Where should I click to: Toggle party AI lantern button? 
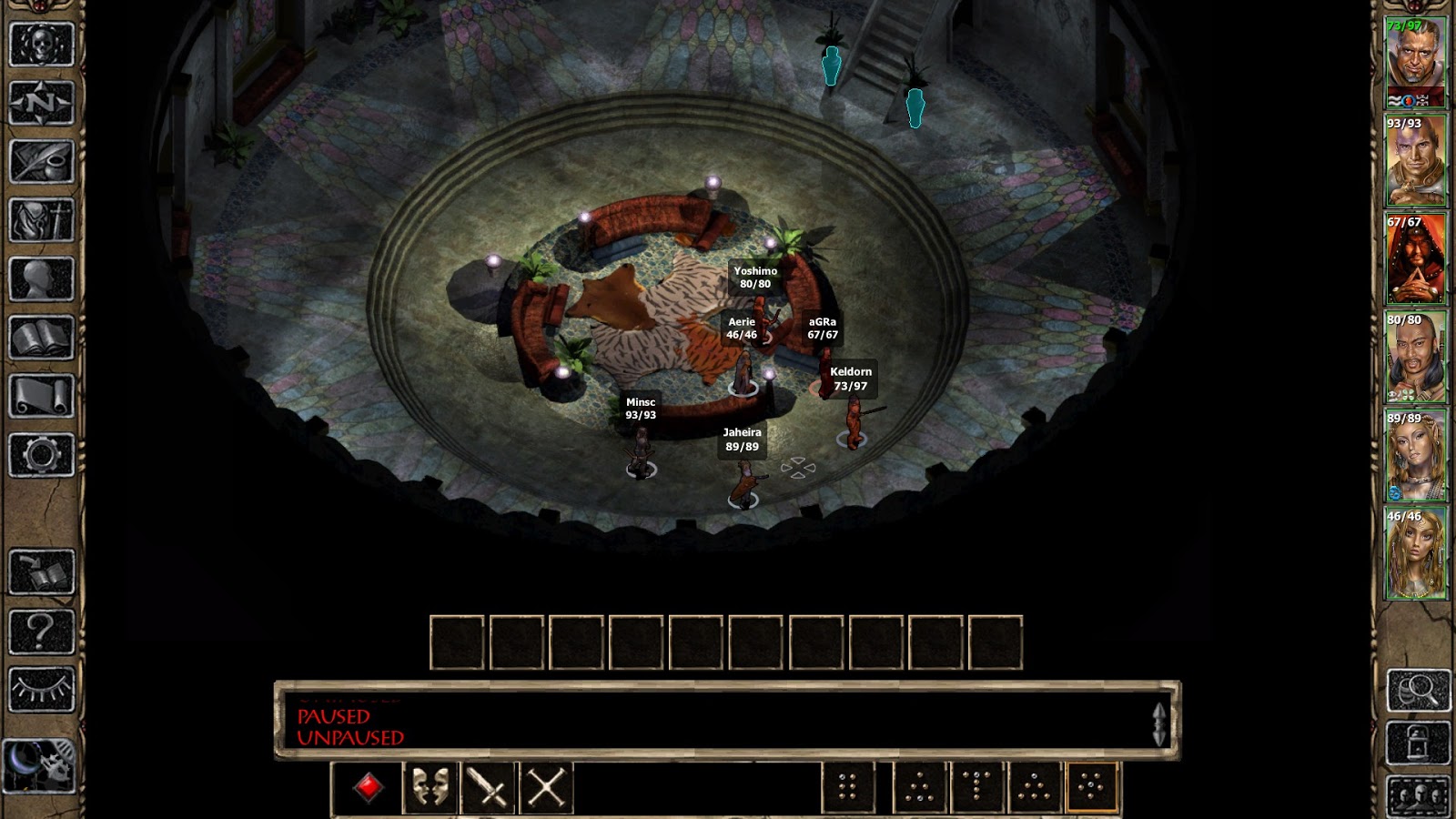pos(1418,743)
